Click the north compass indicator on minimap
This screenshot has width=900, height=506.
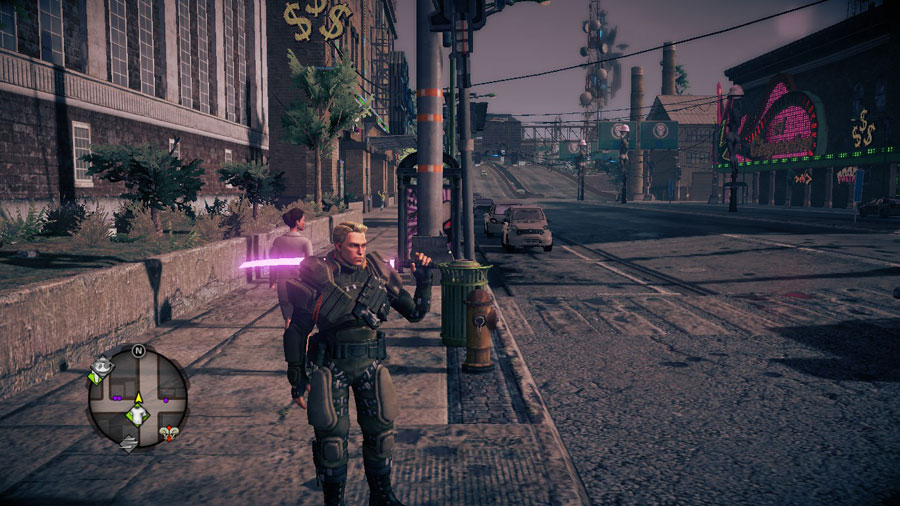(138, 351)
